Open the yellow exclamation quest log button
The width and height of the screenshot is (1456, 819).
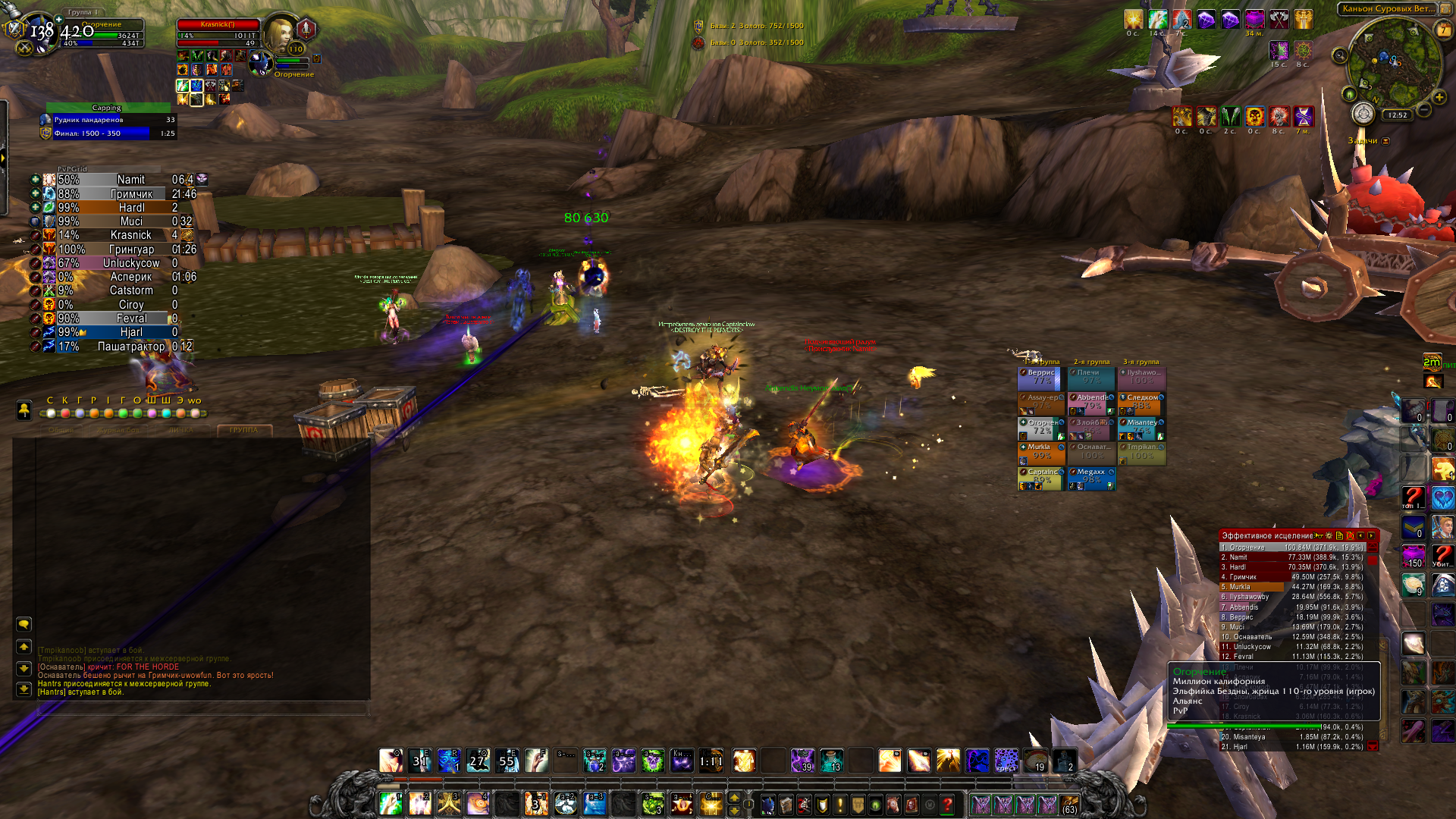840,805
